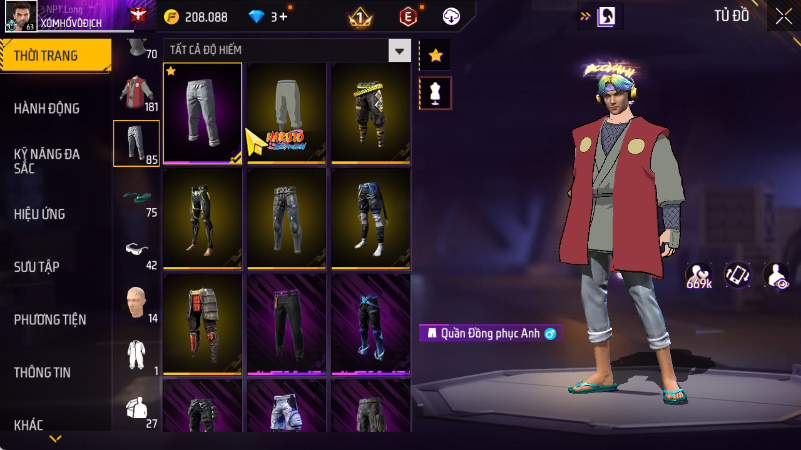Close the wardrobe screen
This screenshot has height=450, width=801.
[782, 16]
